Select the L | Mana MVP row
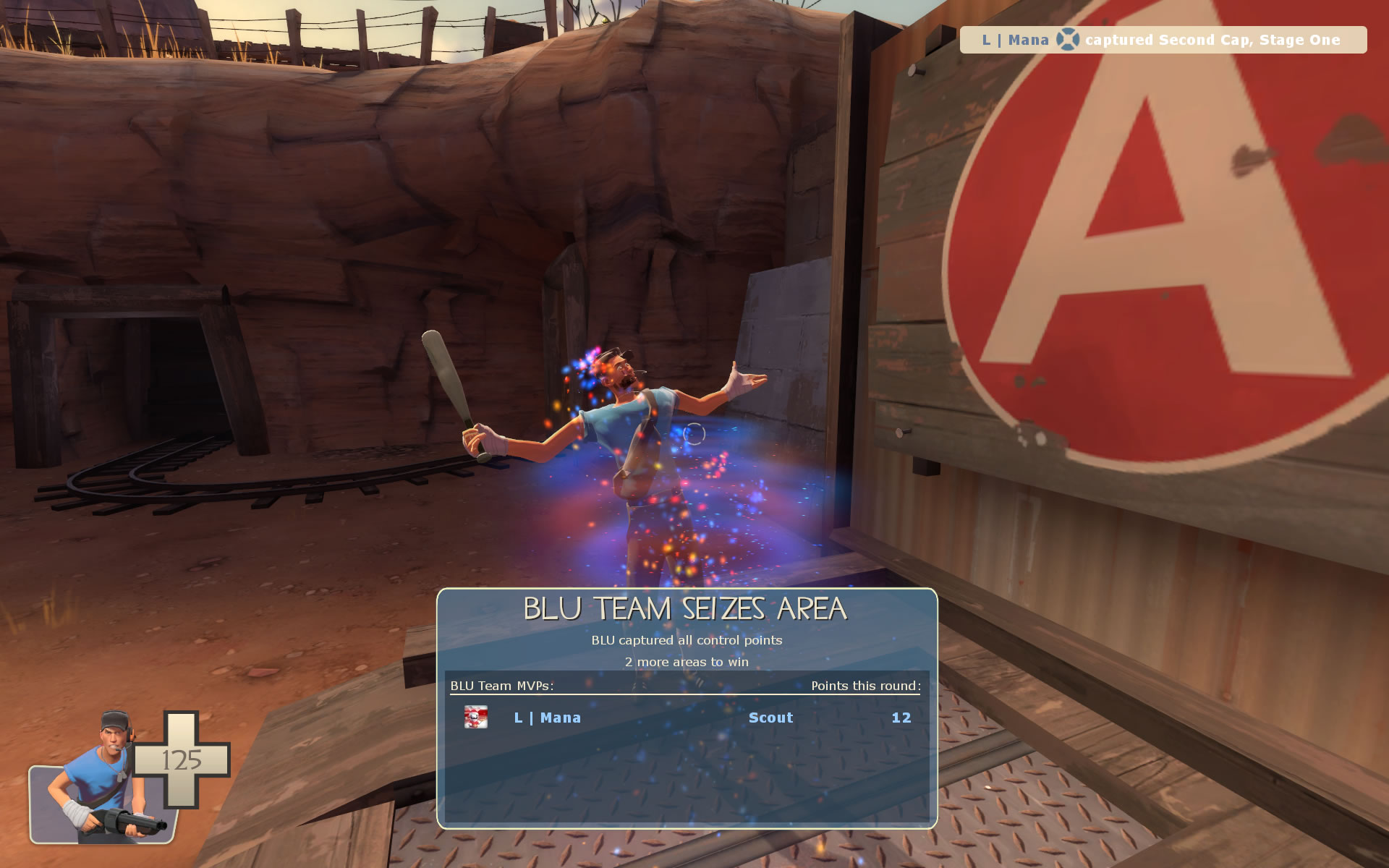1389x868 pixels. click(686, 718)
